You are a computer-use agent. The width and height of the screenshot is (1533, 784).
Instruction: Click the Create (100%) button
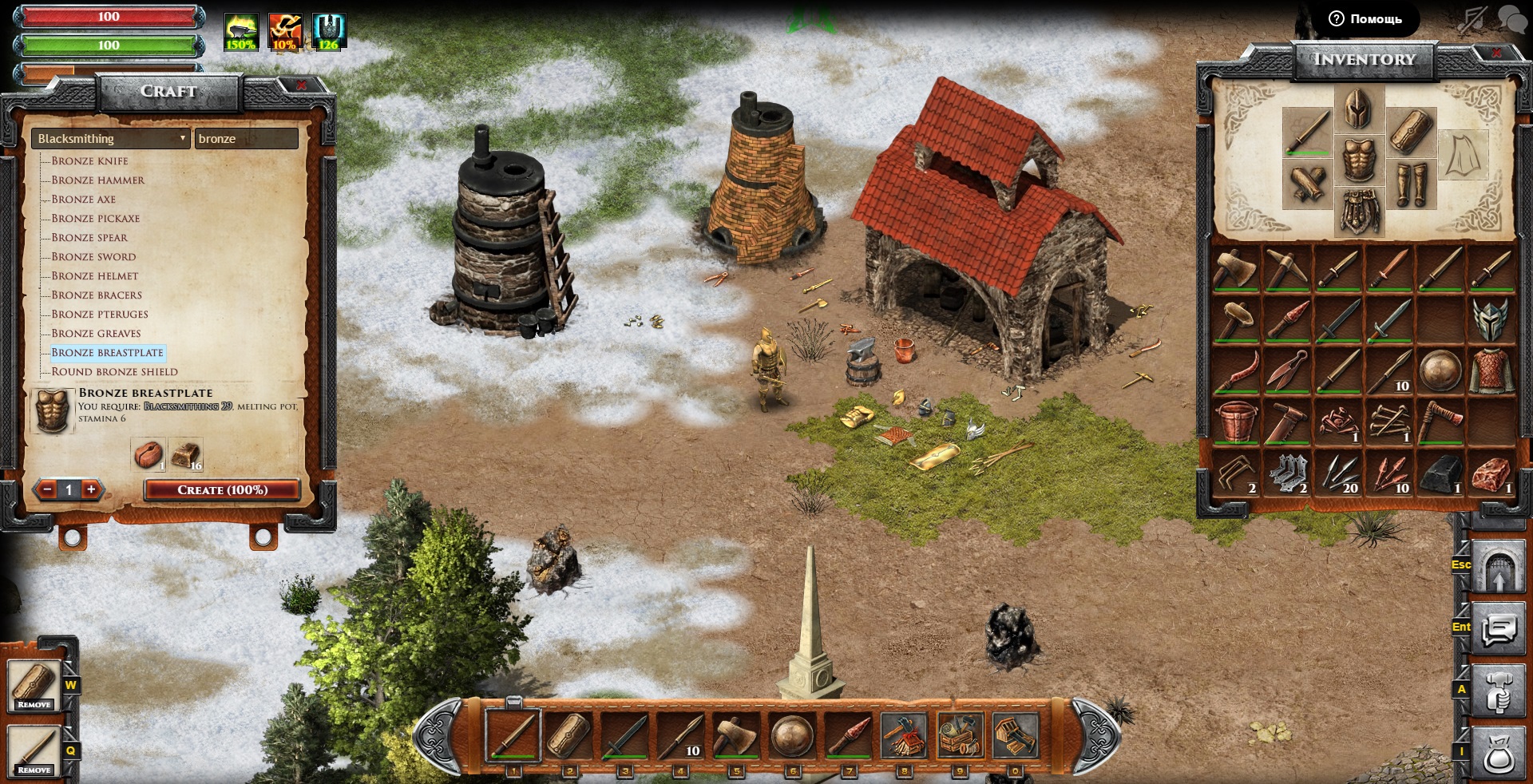click(222, 489)
